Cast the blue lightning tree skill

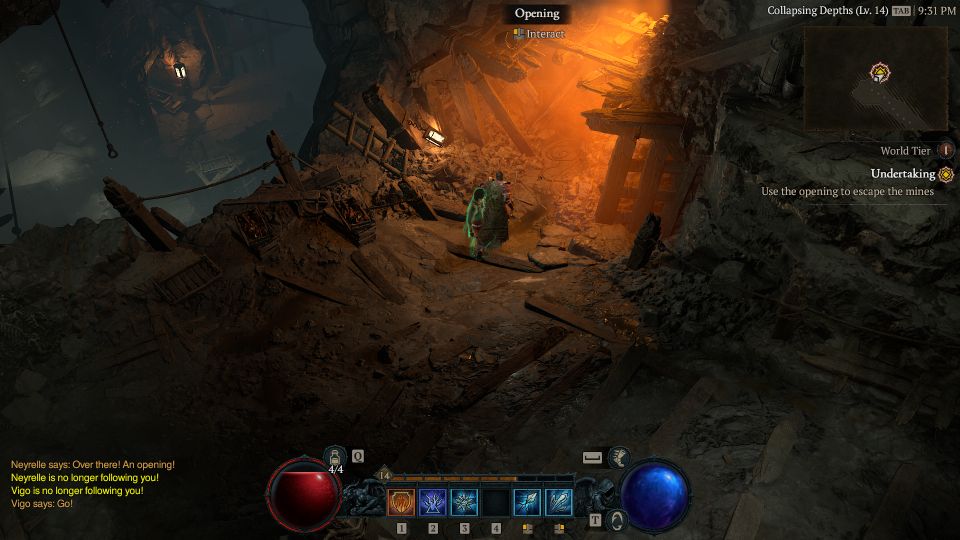point(433,501)
